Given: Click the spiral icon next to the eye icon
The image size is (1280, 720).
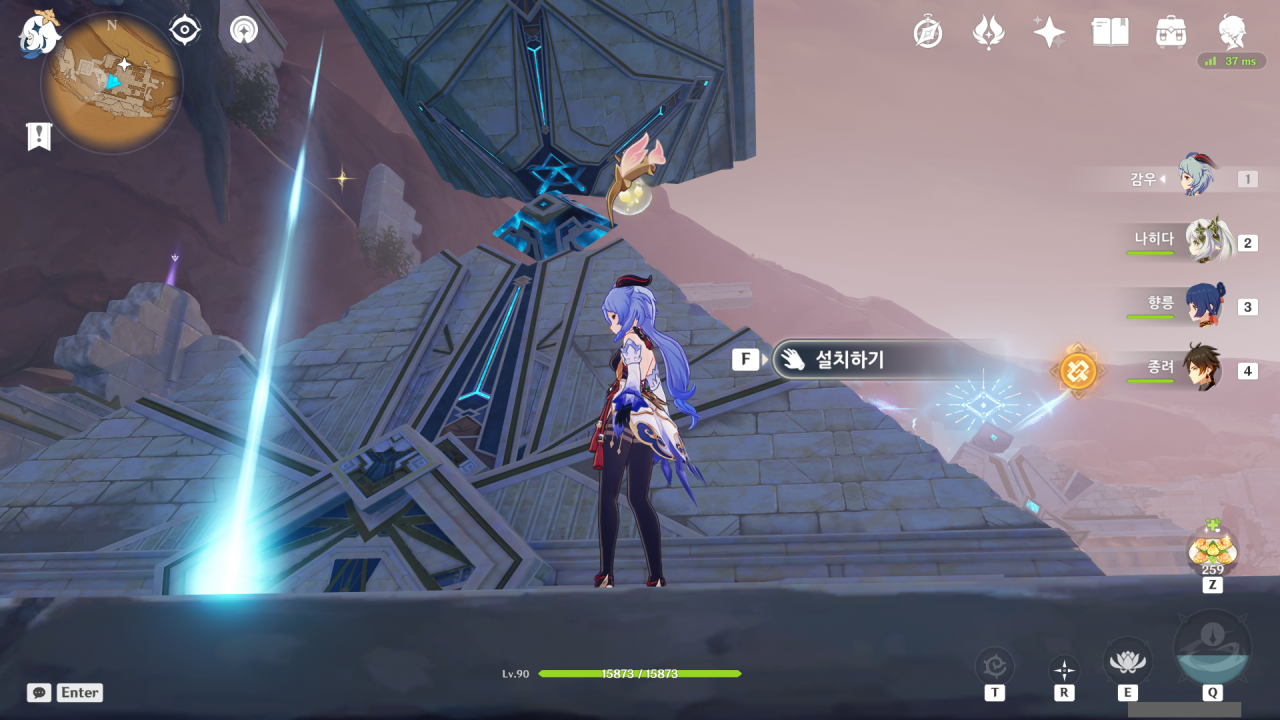Looking at the screenshot, I should click(x=243, y=31).
